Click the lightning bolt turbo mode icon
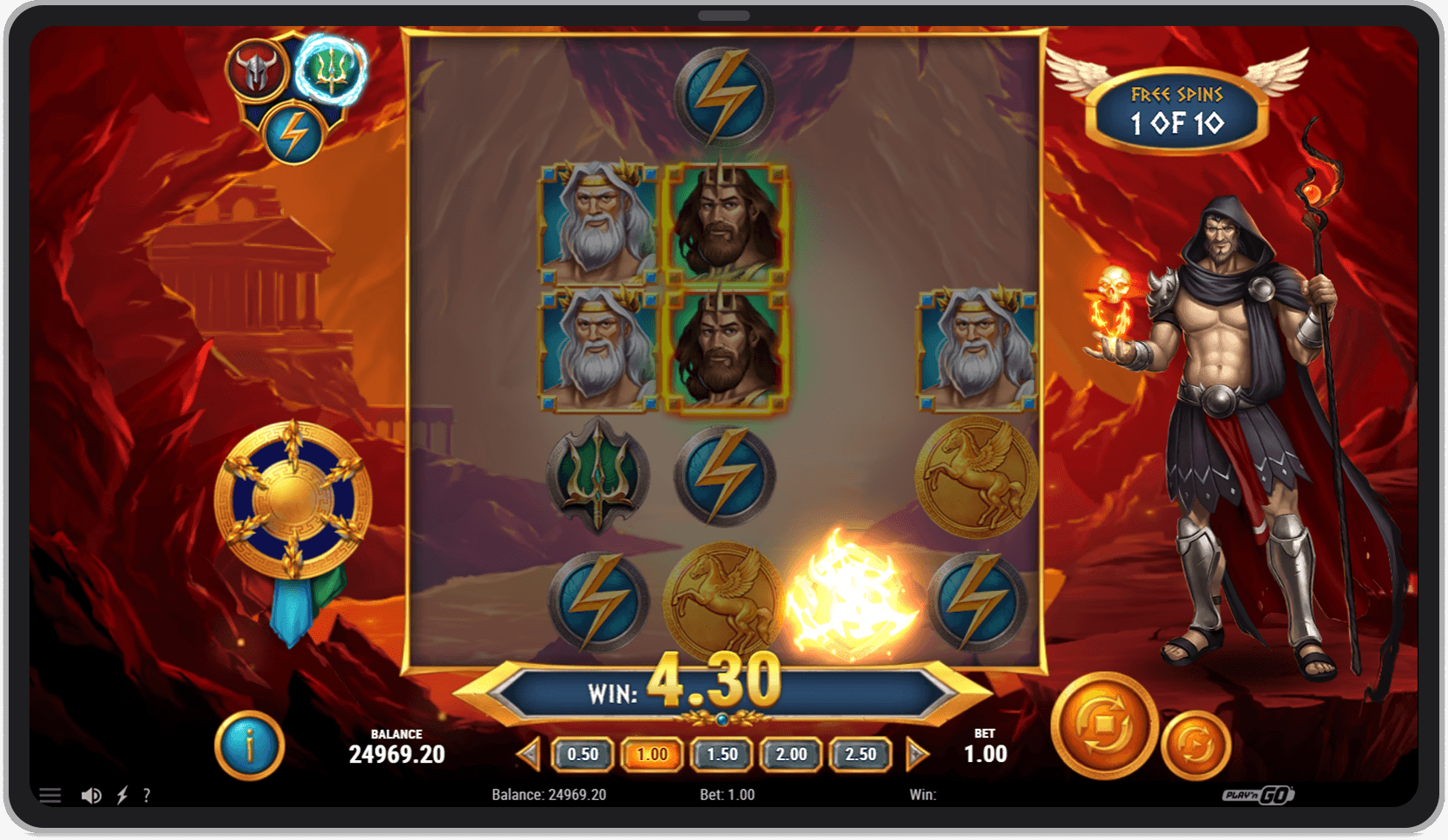This screenshot has height=840, width=1448. click(122, 794)
